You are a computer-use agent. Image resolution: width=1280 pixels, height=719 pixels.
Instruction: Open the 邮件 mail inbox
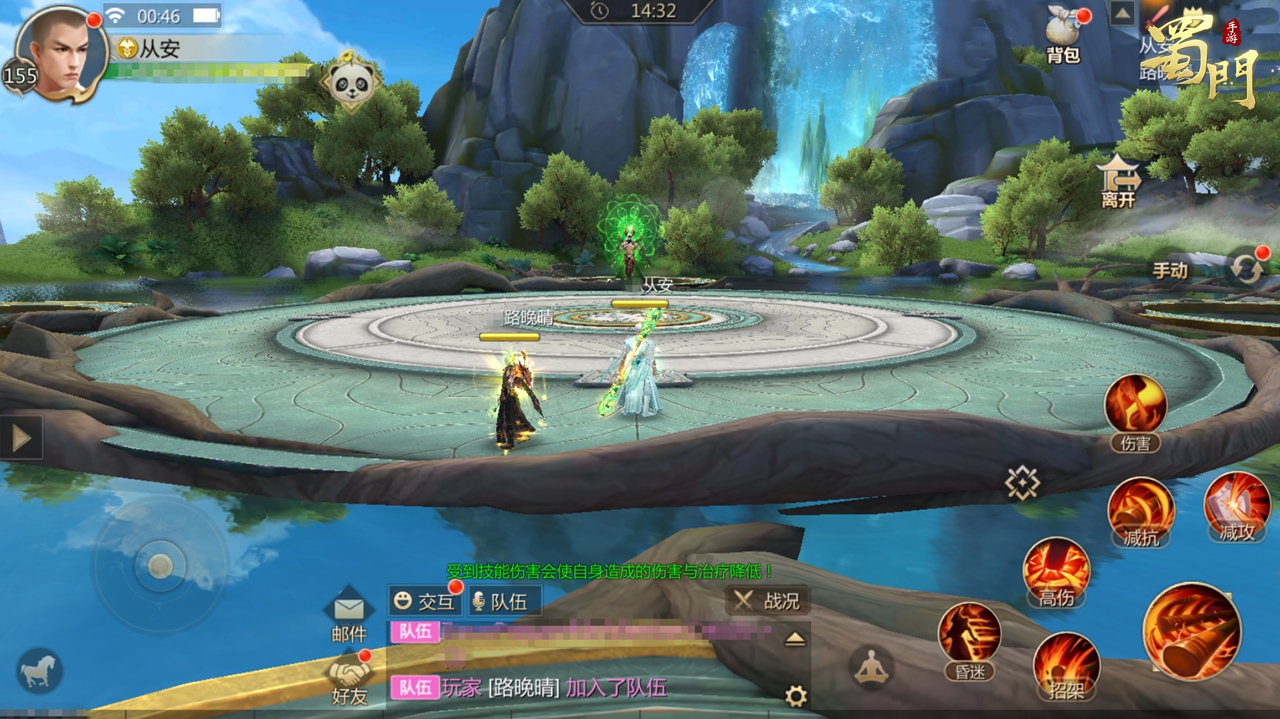349,614
